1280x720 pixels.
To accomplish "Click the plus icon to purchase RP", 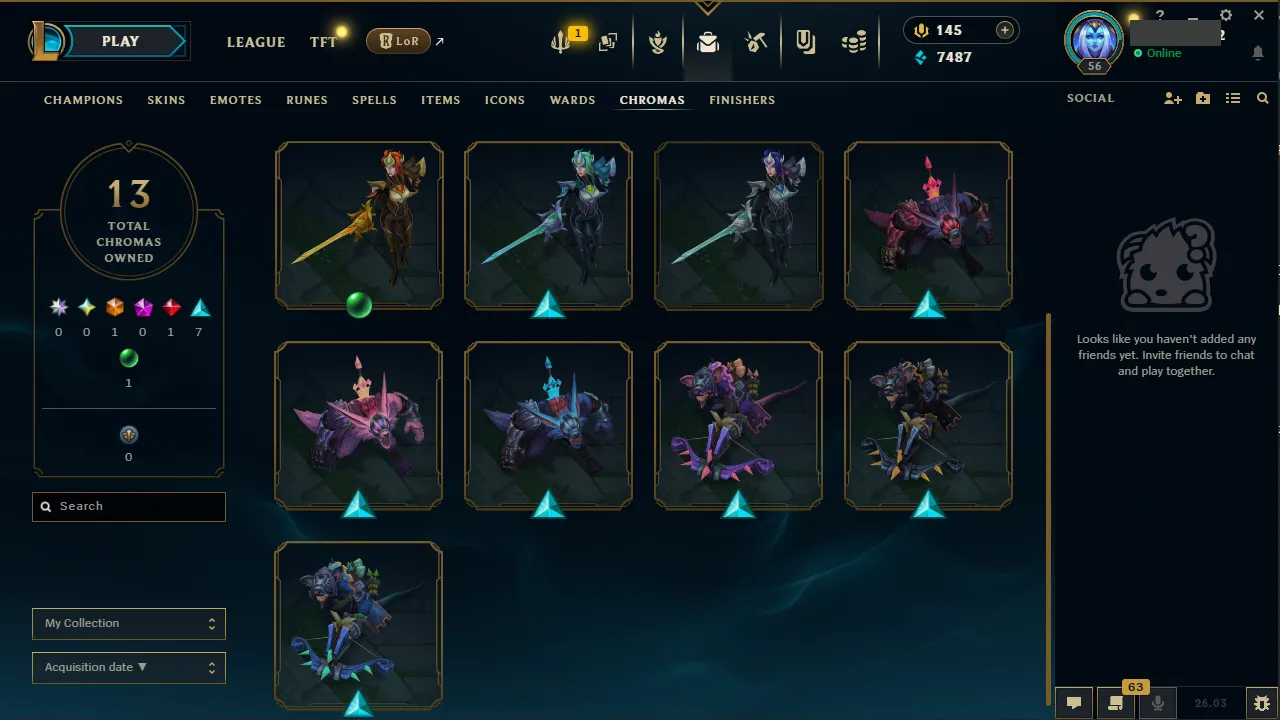I will point(1003,30).
